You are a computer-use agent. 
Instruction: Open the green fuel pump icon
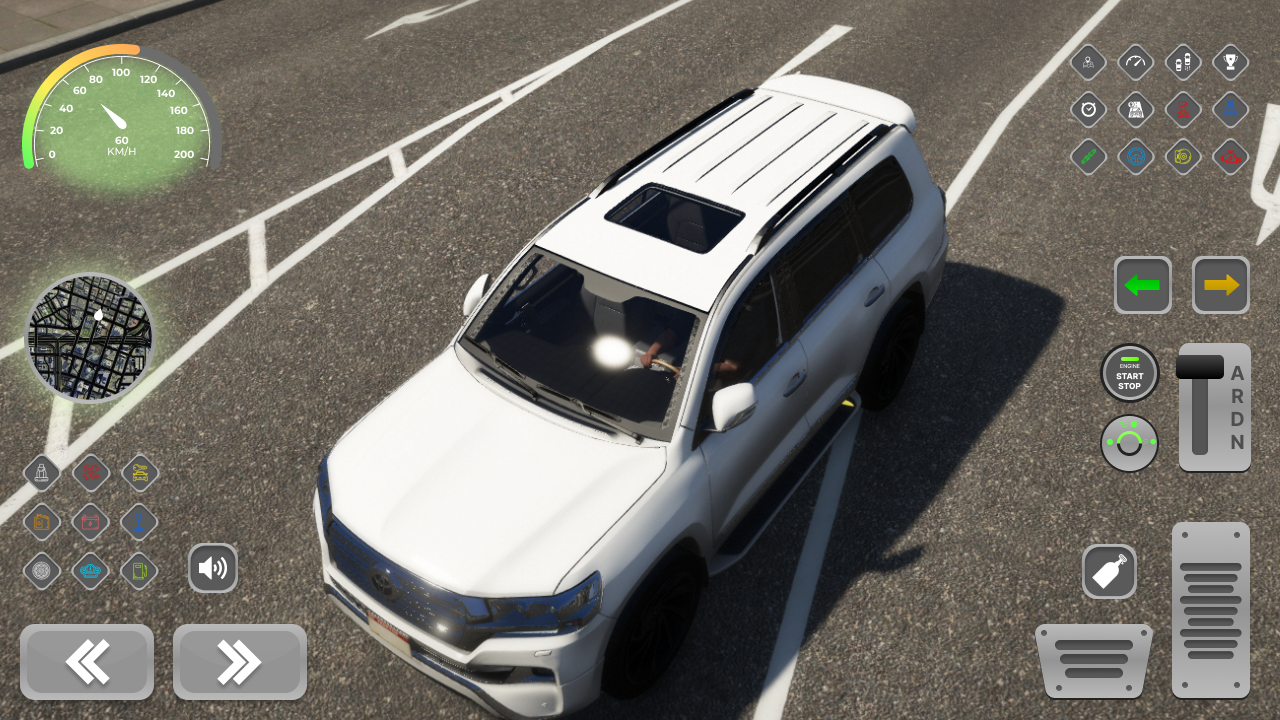point(139,571)
